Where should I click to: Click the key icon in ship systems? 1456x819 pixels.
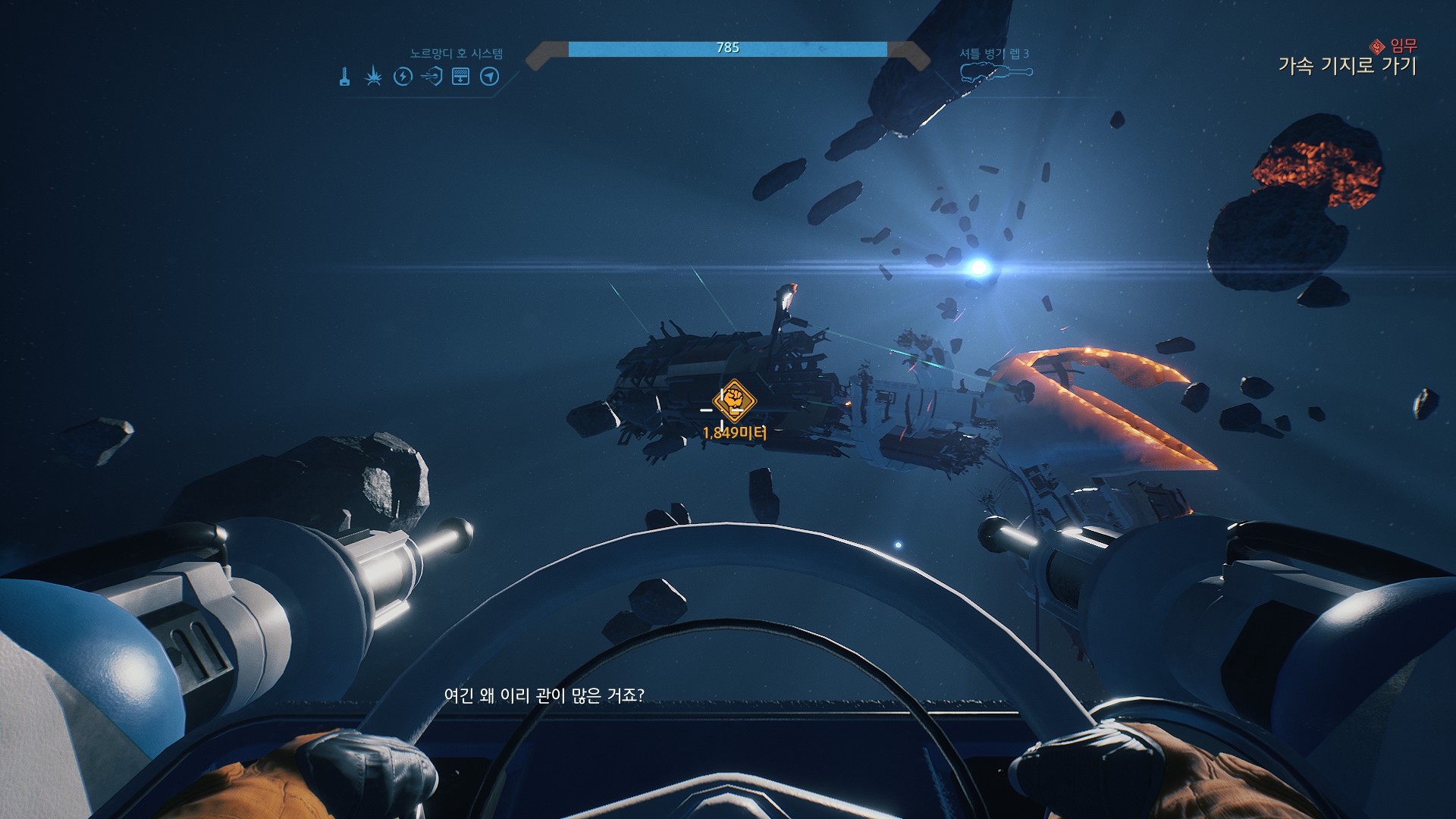pyautogui.click(x=345, y=77)
